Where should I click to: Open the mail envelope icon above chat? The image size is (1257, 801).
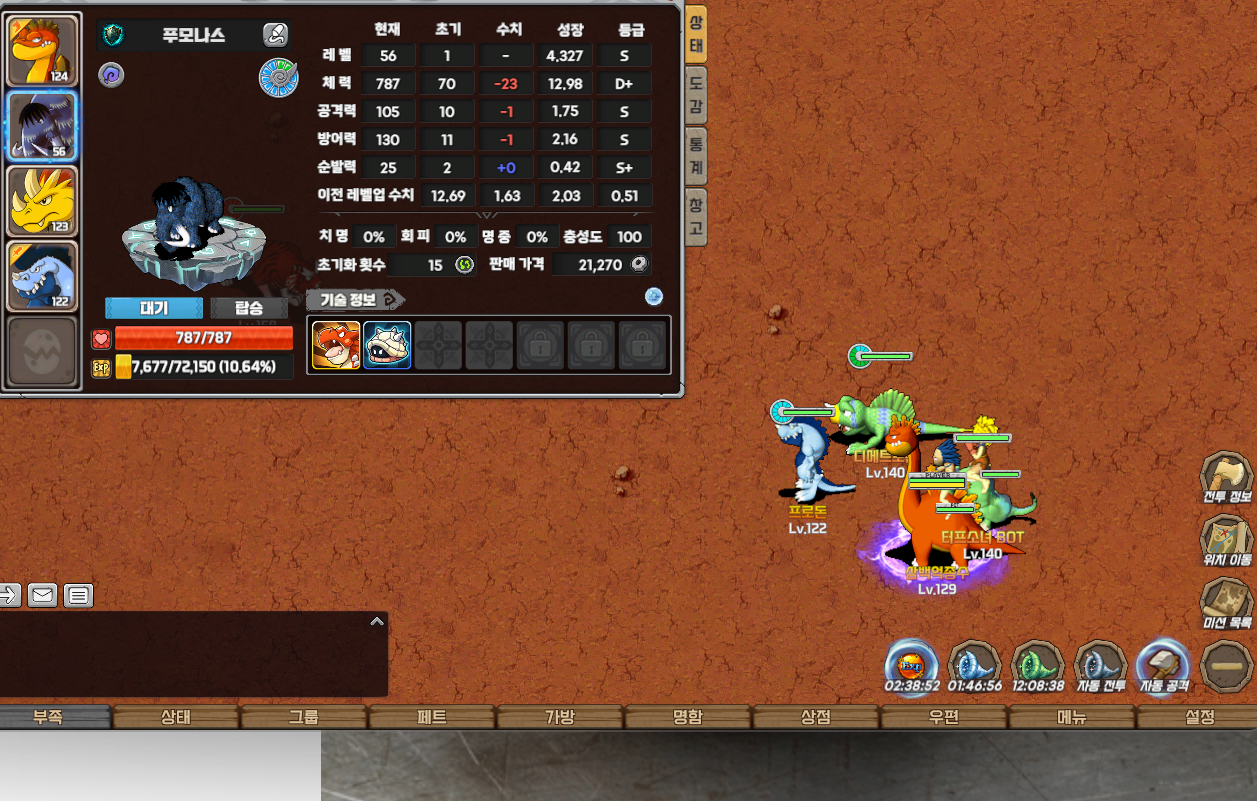coord(42,596)
